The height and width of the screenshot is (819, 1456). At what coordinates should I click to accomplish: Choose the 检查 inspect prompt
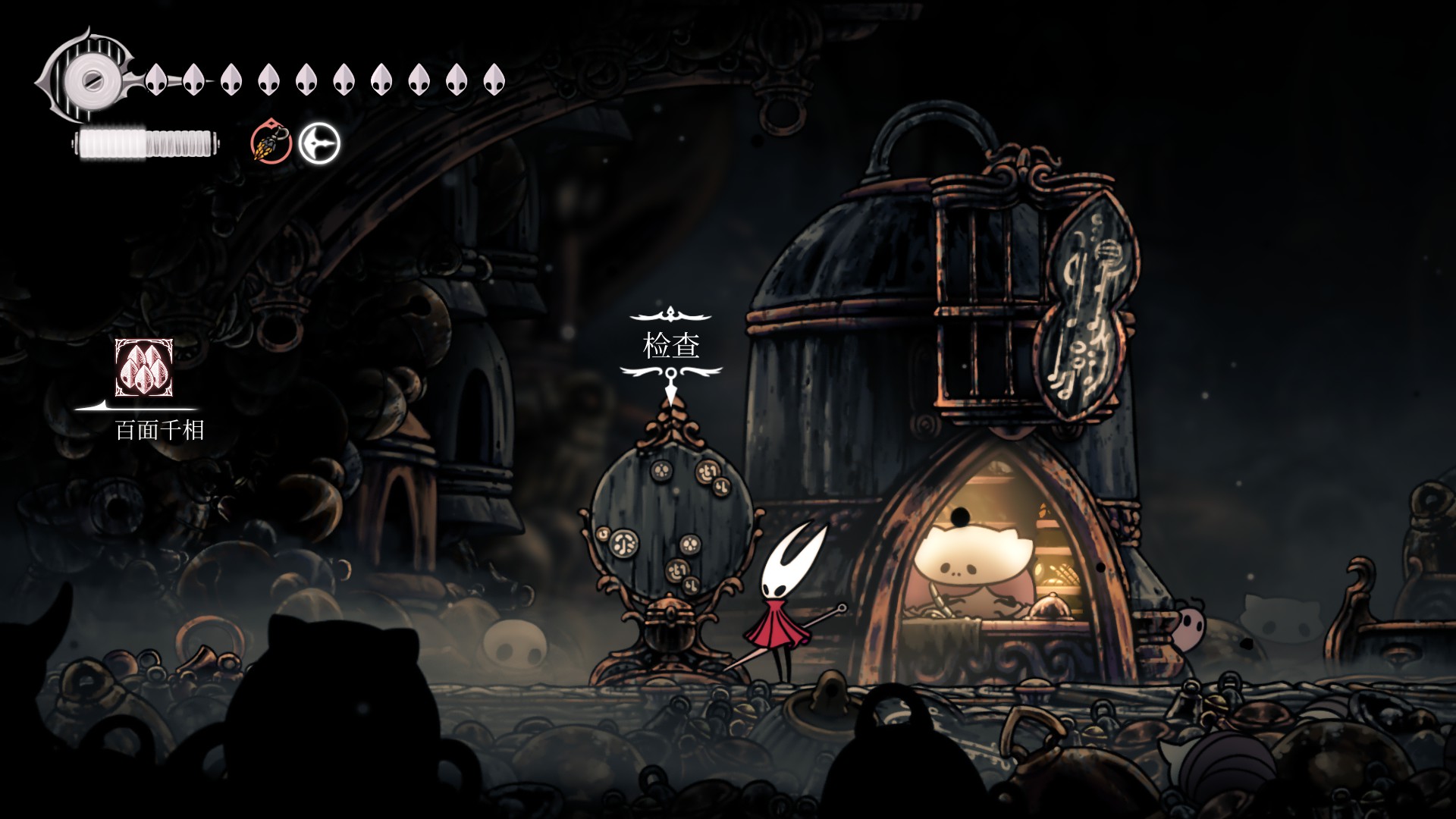click(671, 347)
